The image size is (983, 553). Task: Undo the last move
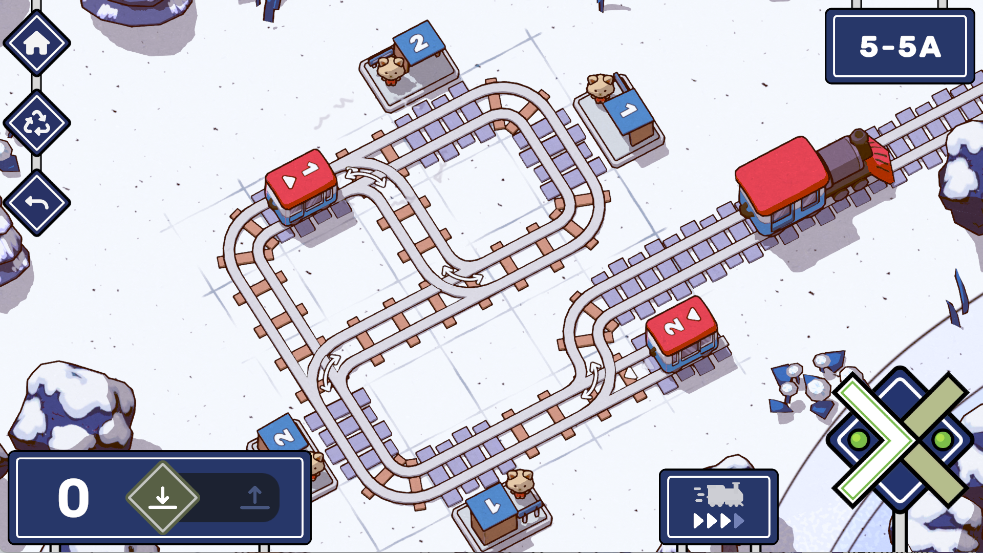[x=37, y=202]
